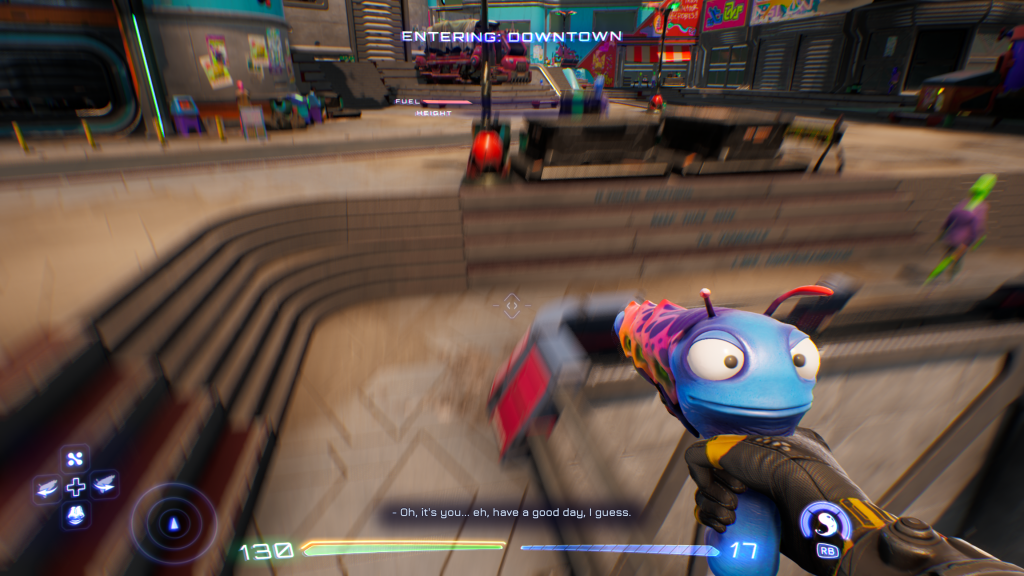Click the circular radar compass
1024x576 pixels.
click(x=175, y=523)
